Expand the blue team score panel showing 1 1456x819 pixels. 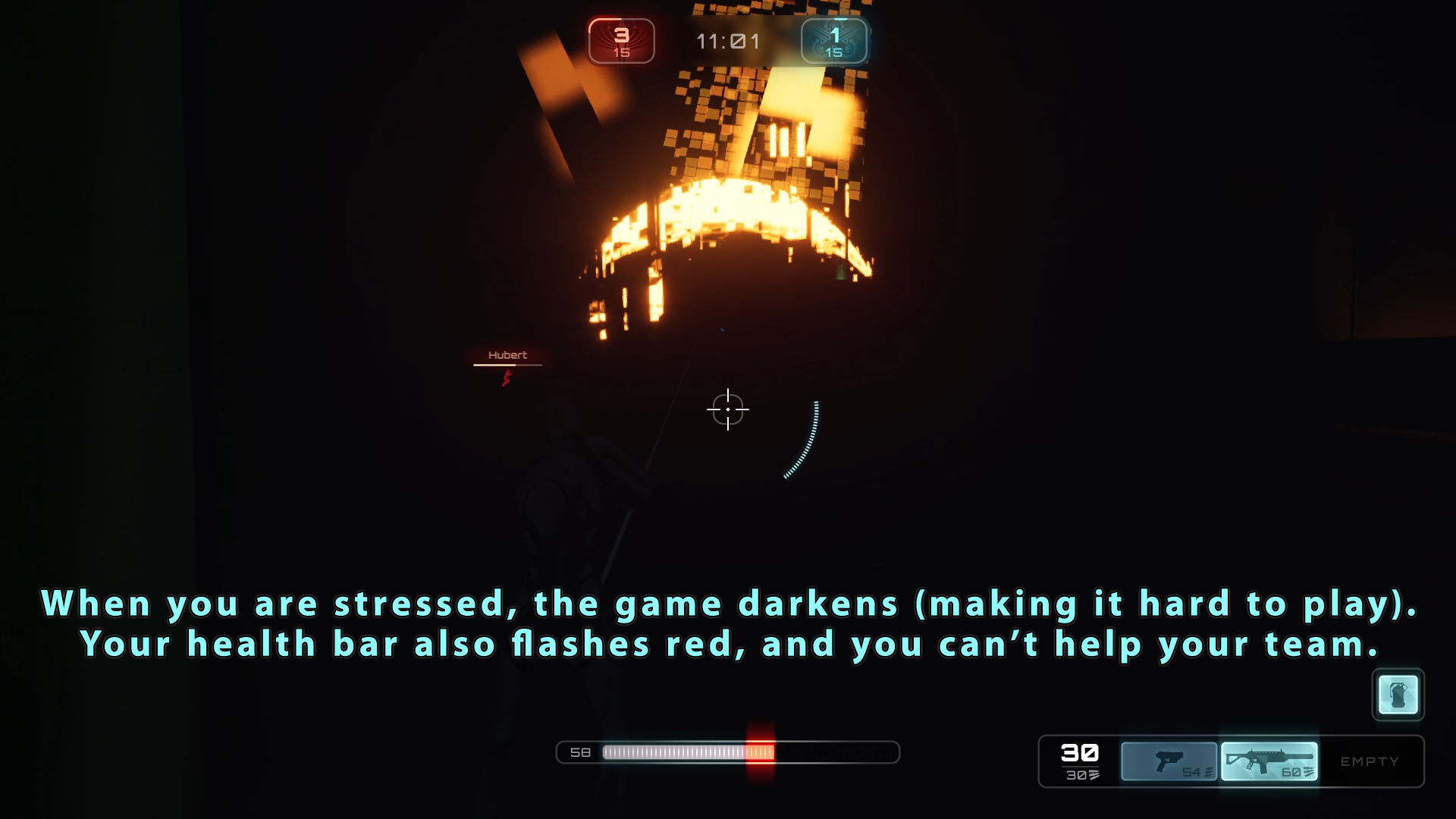pos(834,41)
